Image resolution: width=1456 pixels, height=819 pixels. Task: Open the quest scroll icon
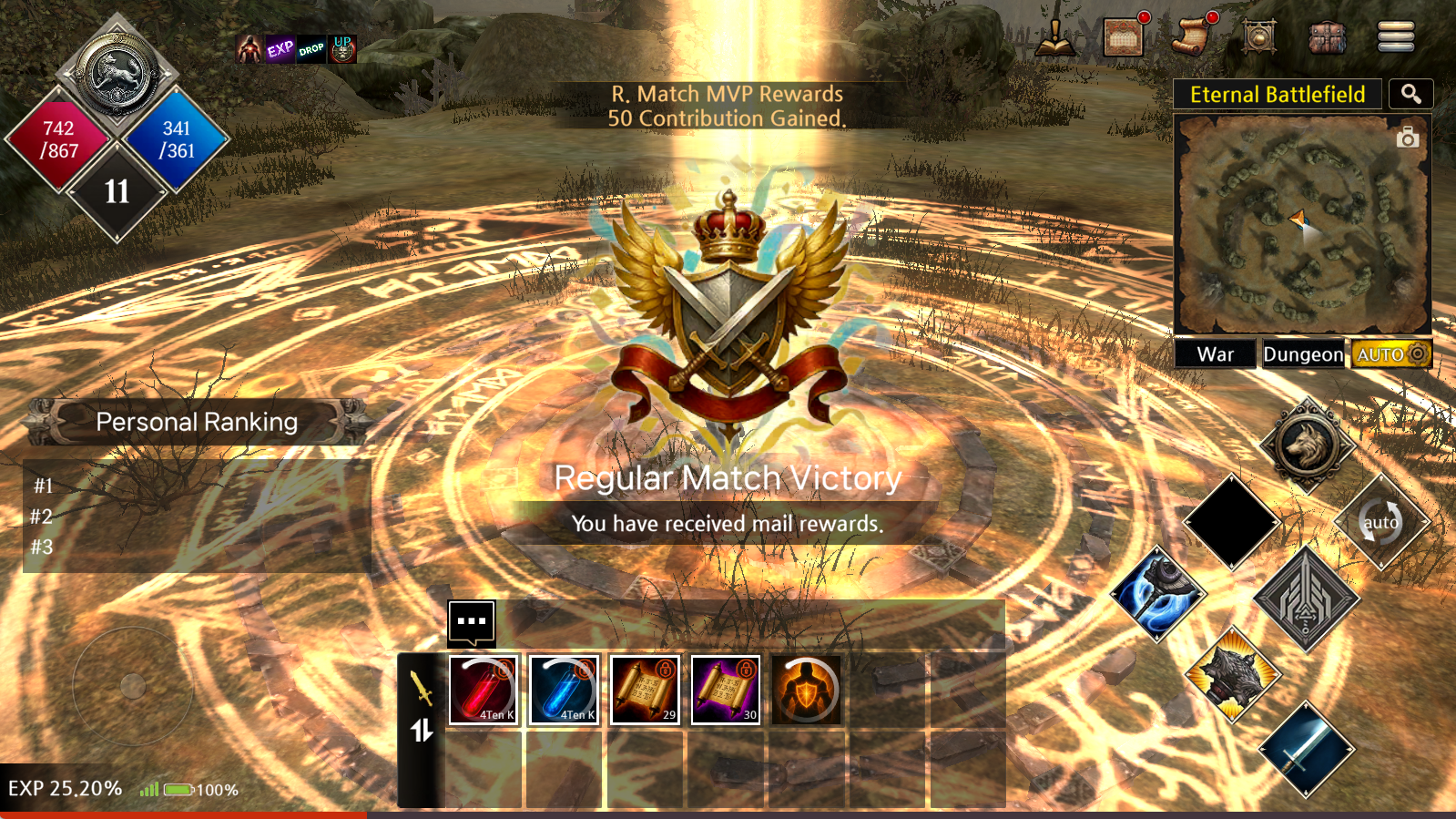1193,36
